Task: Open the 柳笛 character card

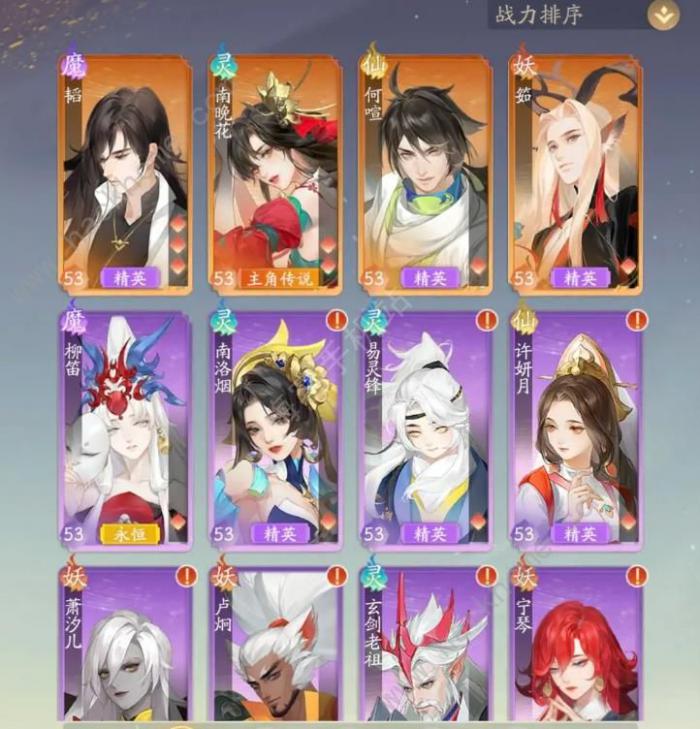Action: [125, 430]
